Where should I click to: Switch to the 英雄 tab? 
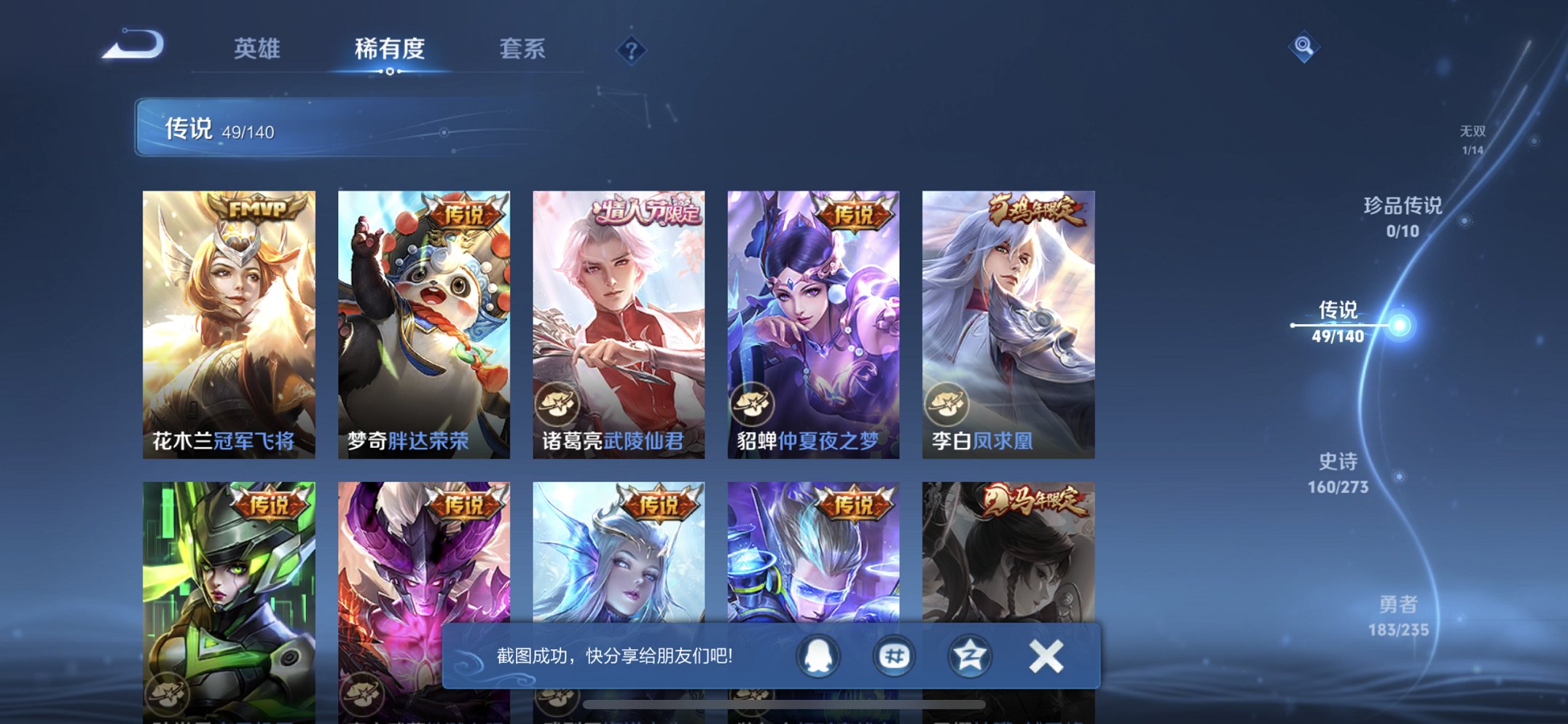click(256, 50)
